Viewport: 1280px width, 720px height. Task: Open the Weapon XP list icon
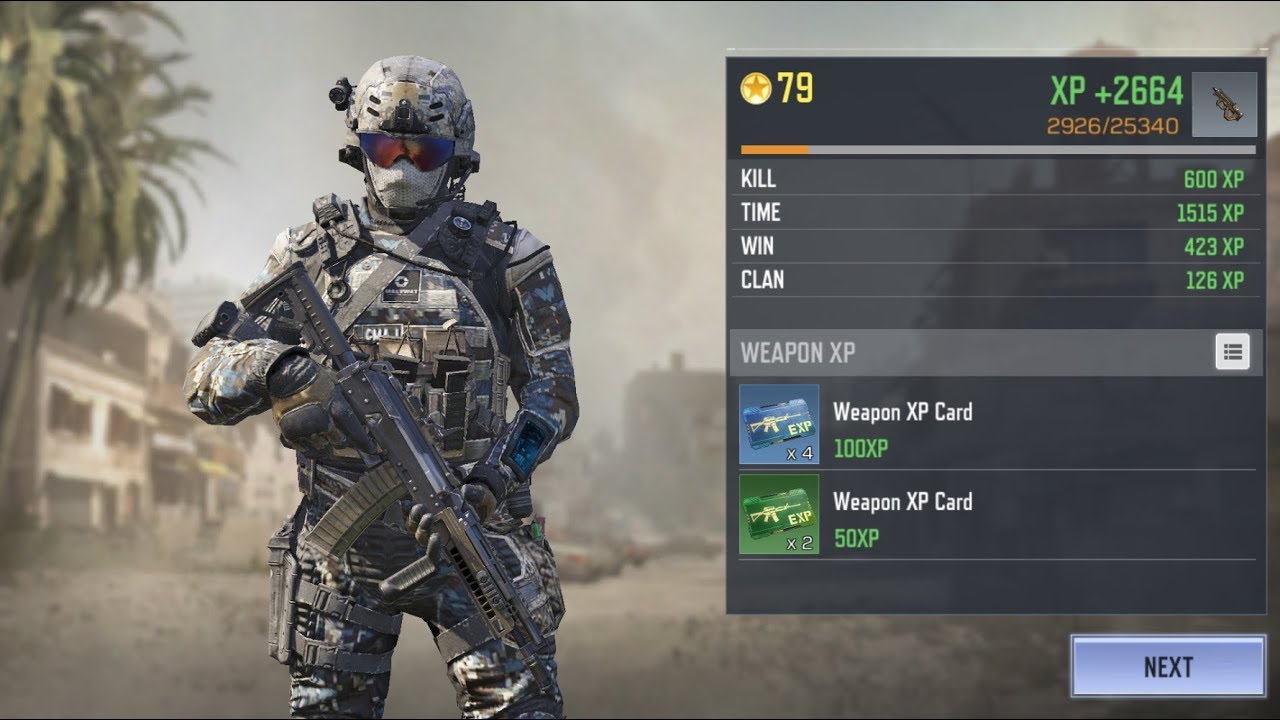pos(1232,352)
